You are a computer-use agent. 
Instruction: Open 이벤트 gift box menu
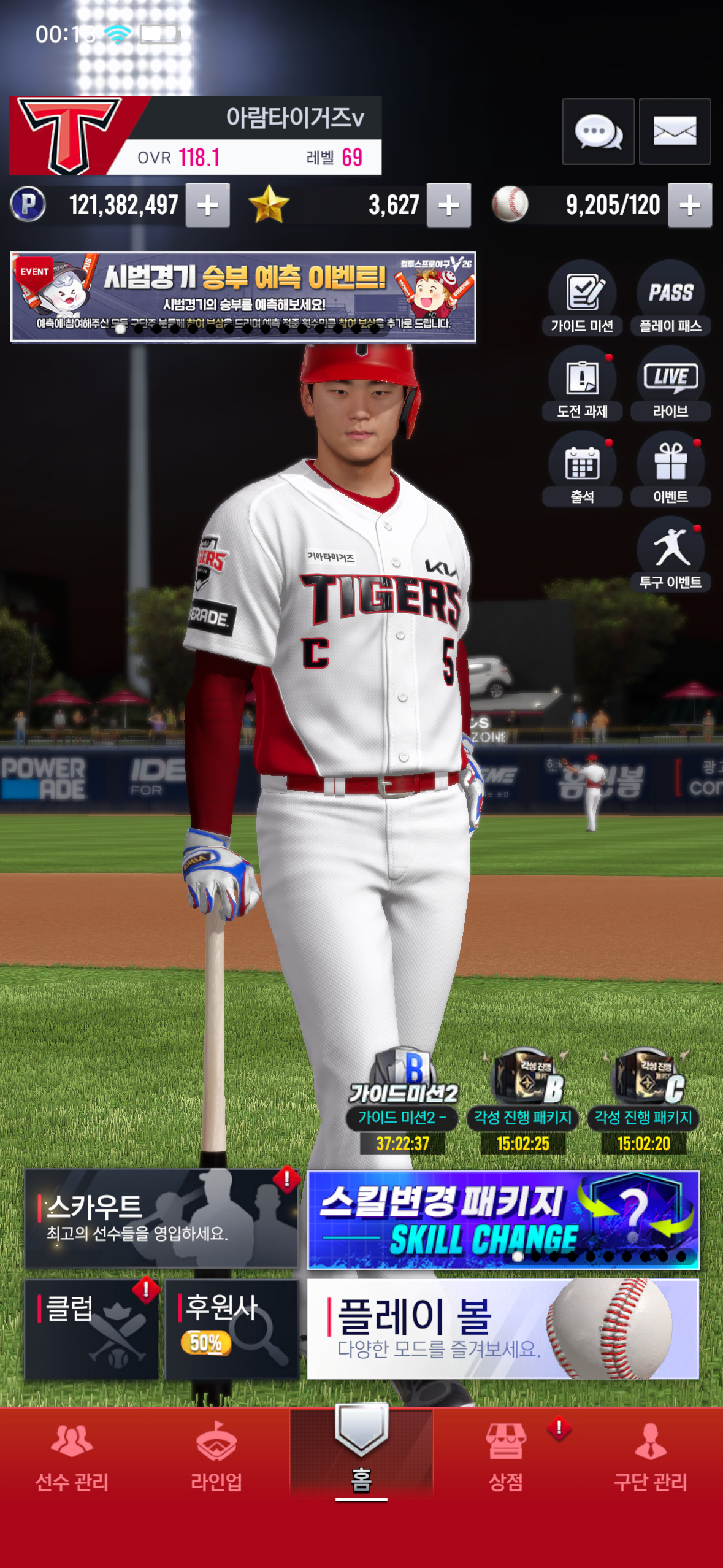[x=670, y=469]
